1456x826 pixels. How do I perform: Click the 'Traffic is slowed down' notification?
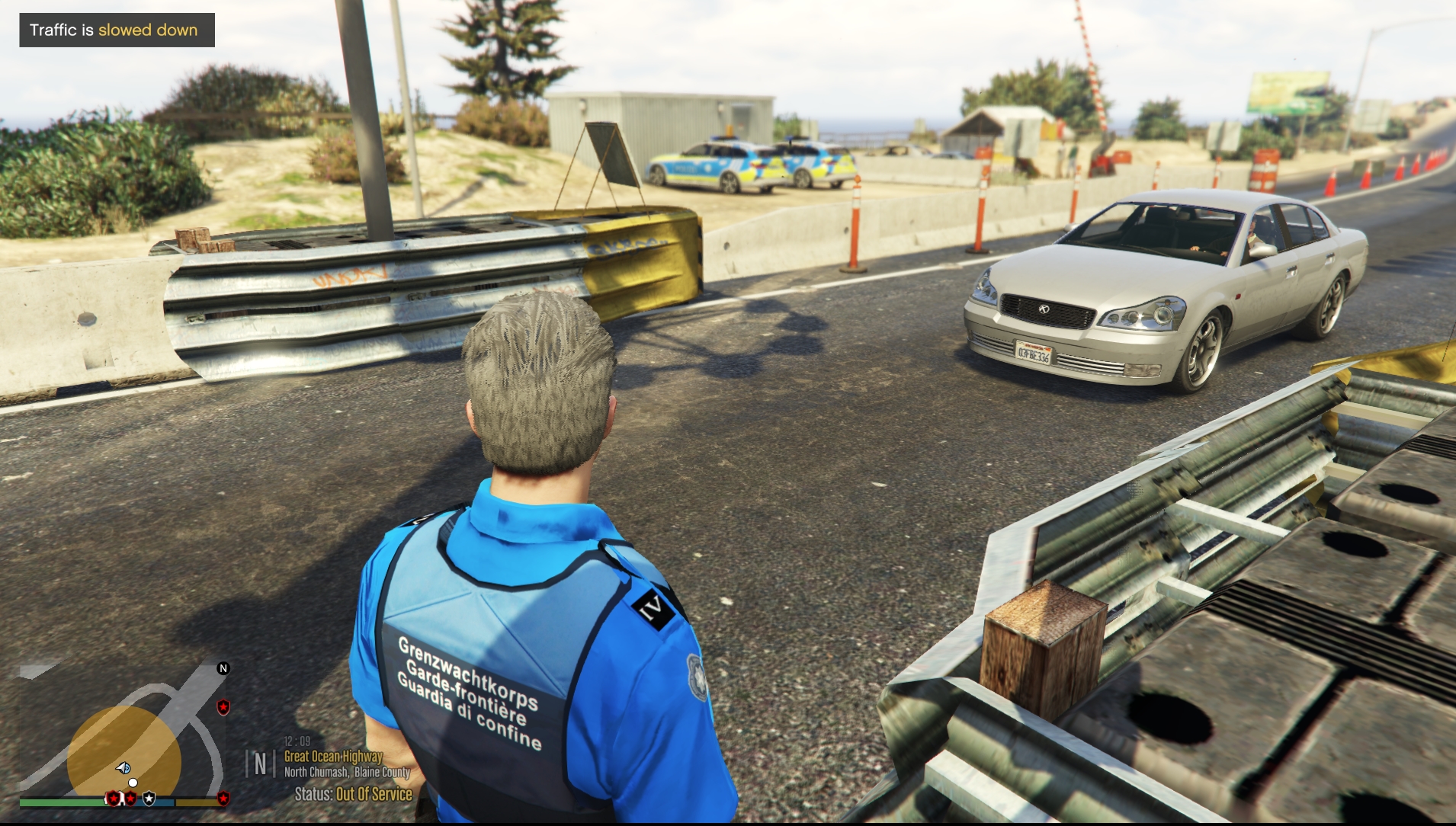pyautogui.click(x=117, y=30)
